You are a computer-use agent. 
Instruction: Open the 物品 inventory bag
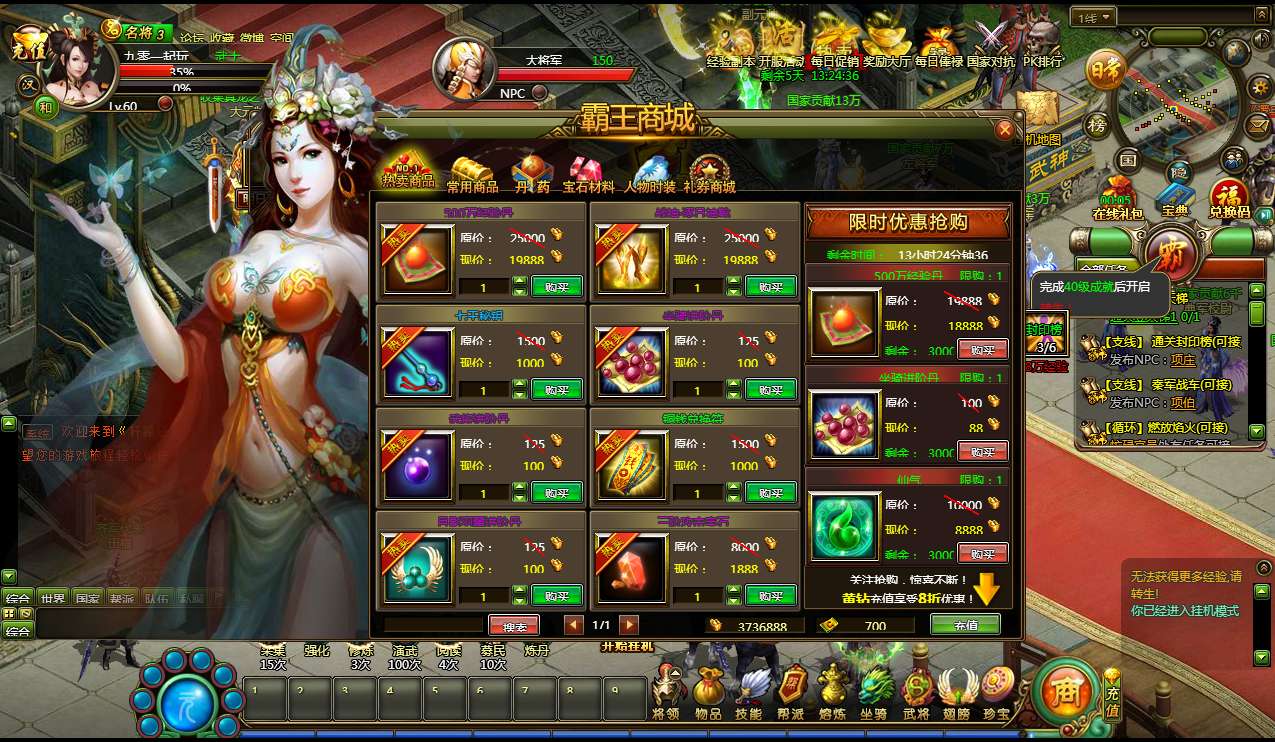pos(708,692)
